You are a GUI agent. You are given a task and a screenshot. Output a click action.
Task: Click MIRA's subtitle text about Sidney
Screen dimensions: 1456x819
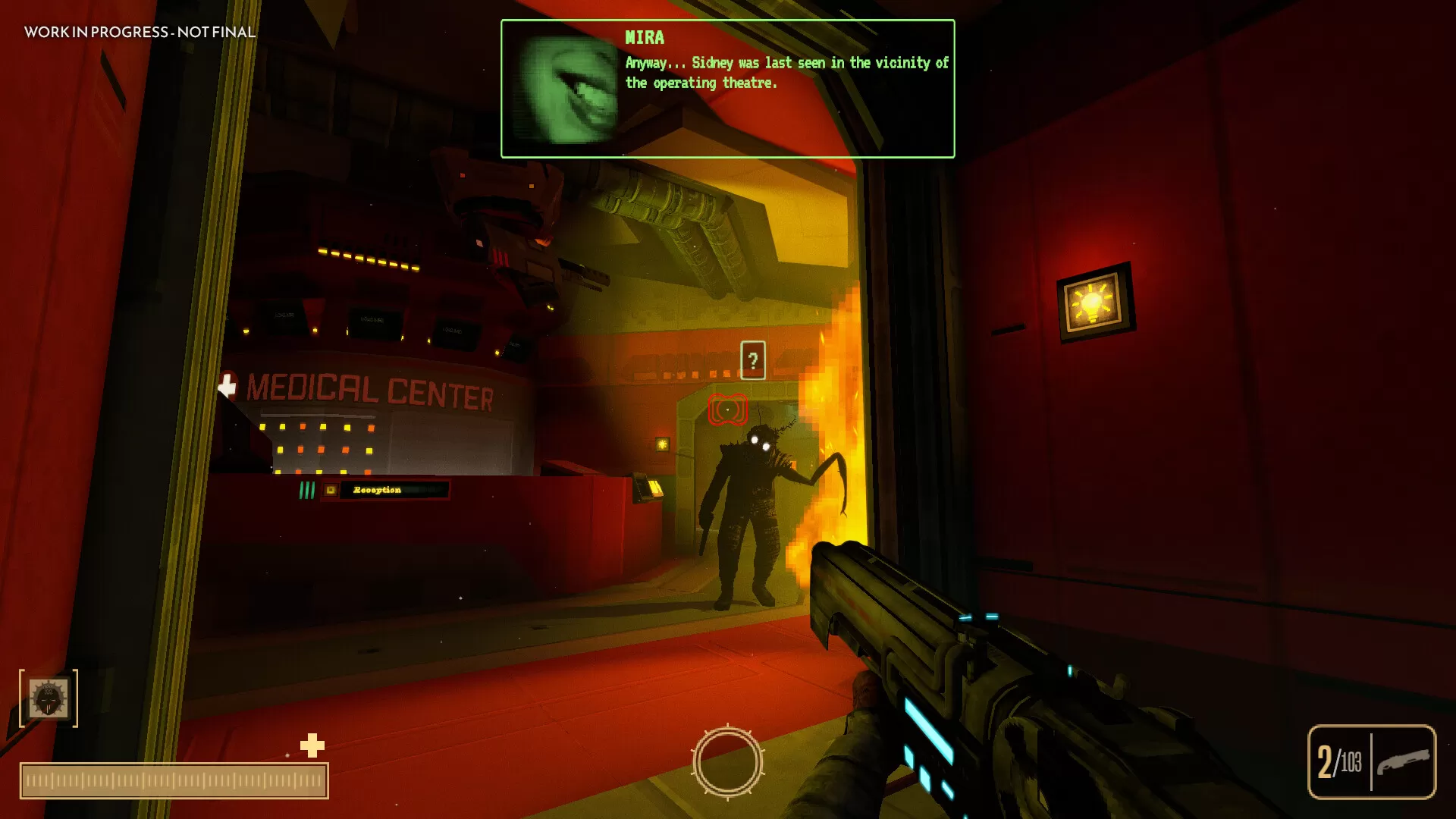tap(785, 74)
